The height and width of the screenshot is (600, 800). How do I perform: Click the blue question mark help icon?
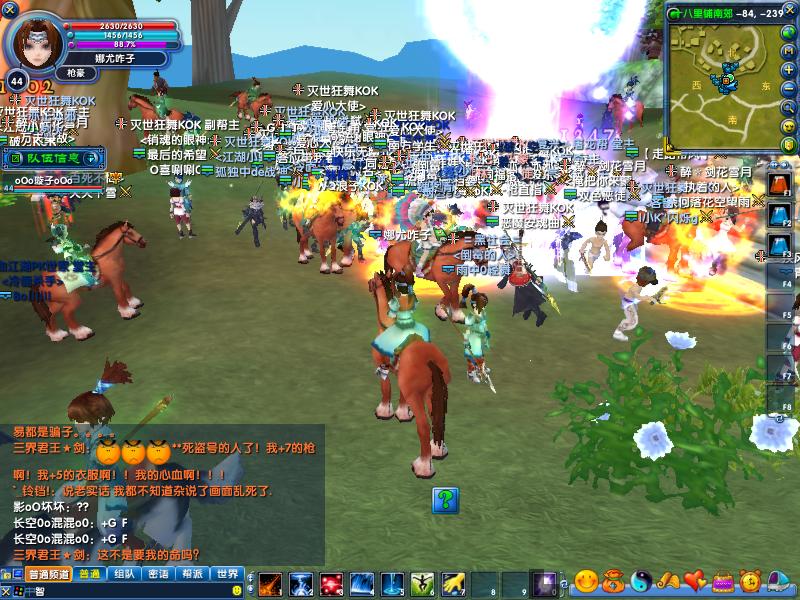click(x=445, y=500)
